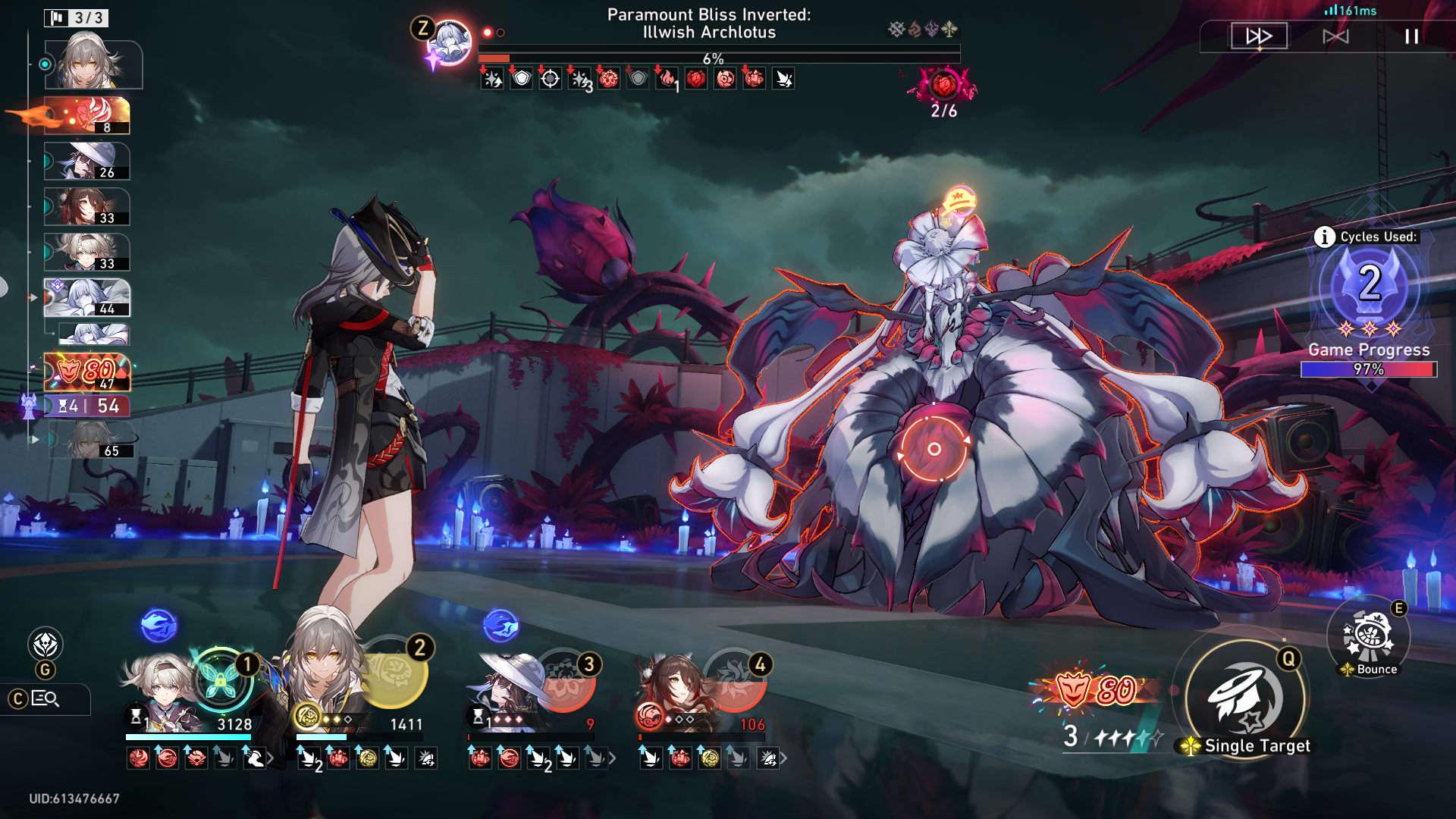Open the technique icon above the G key

(x=45, y=645)
